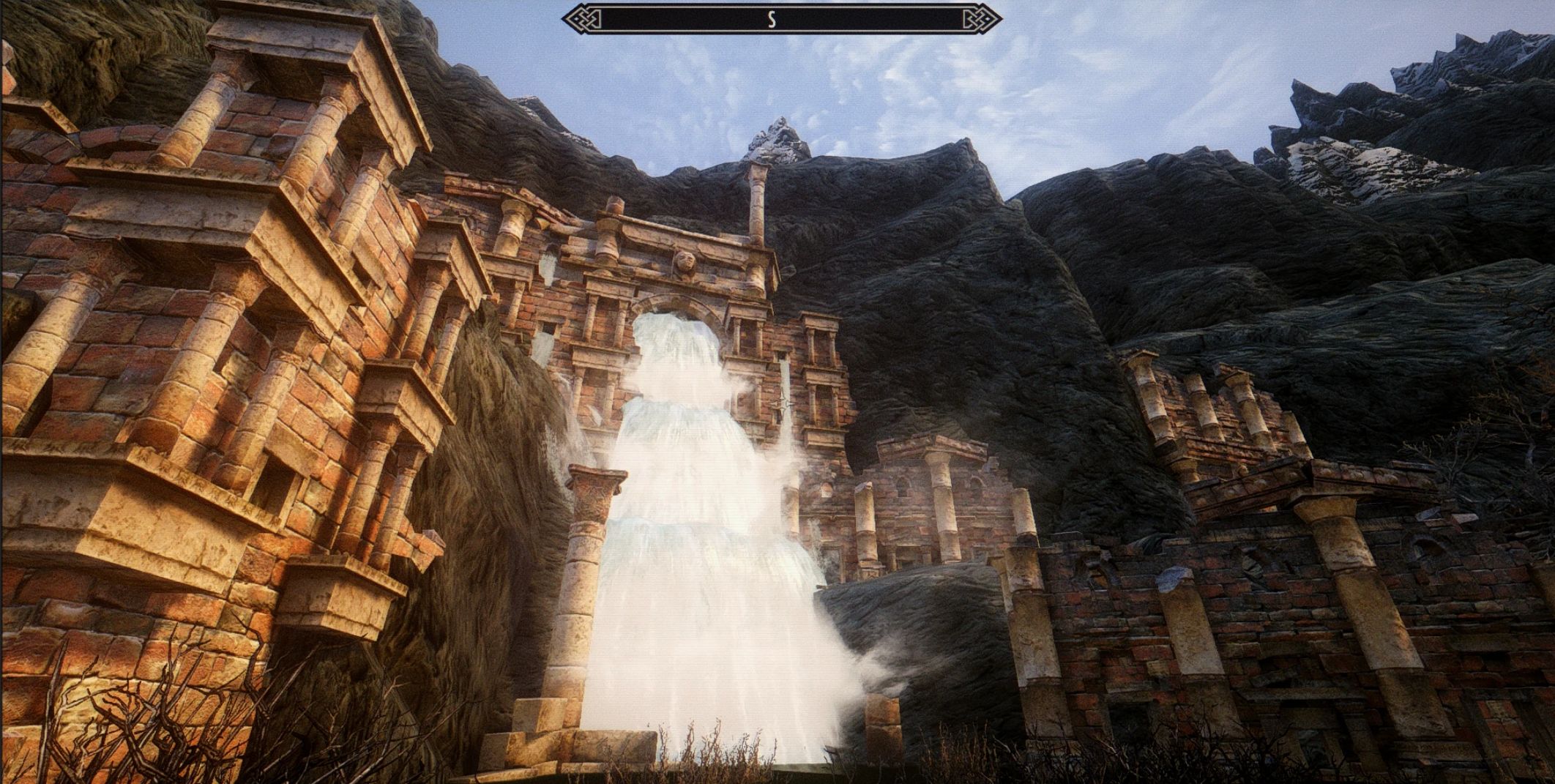Click the snowy mountain peak above the ruins
Viewport: 1555px width, 784px height.
pos(778,135)
